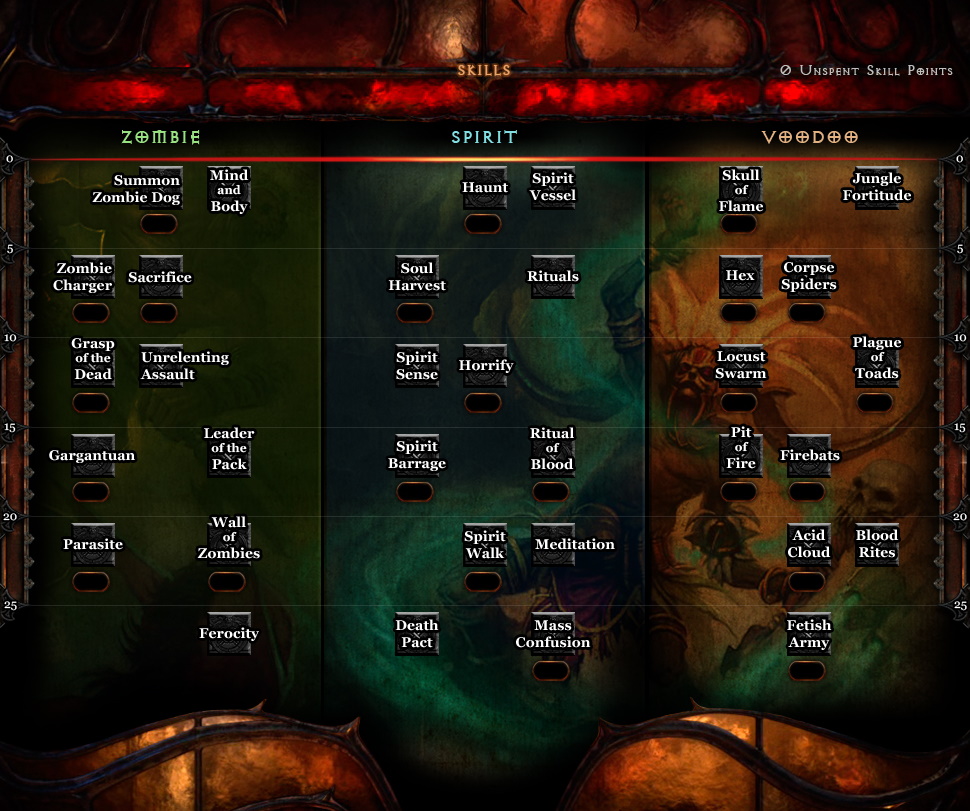Click the Hex skill icon

pyautogui.click(x=740, y=277)
